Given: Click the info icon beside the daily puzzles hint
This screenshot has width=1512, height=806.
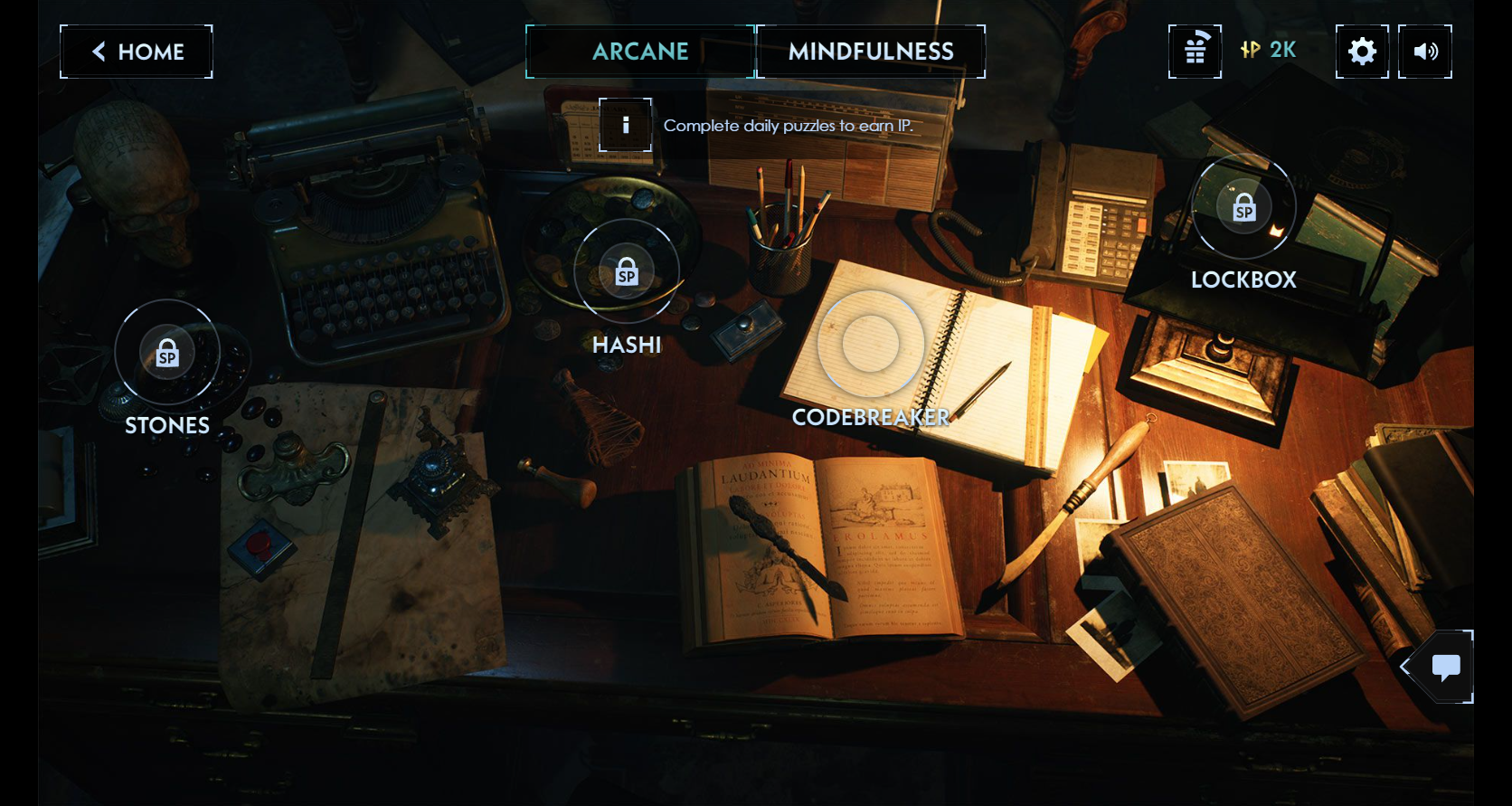Looking at the screenshot, I should (x=625, y=125).
